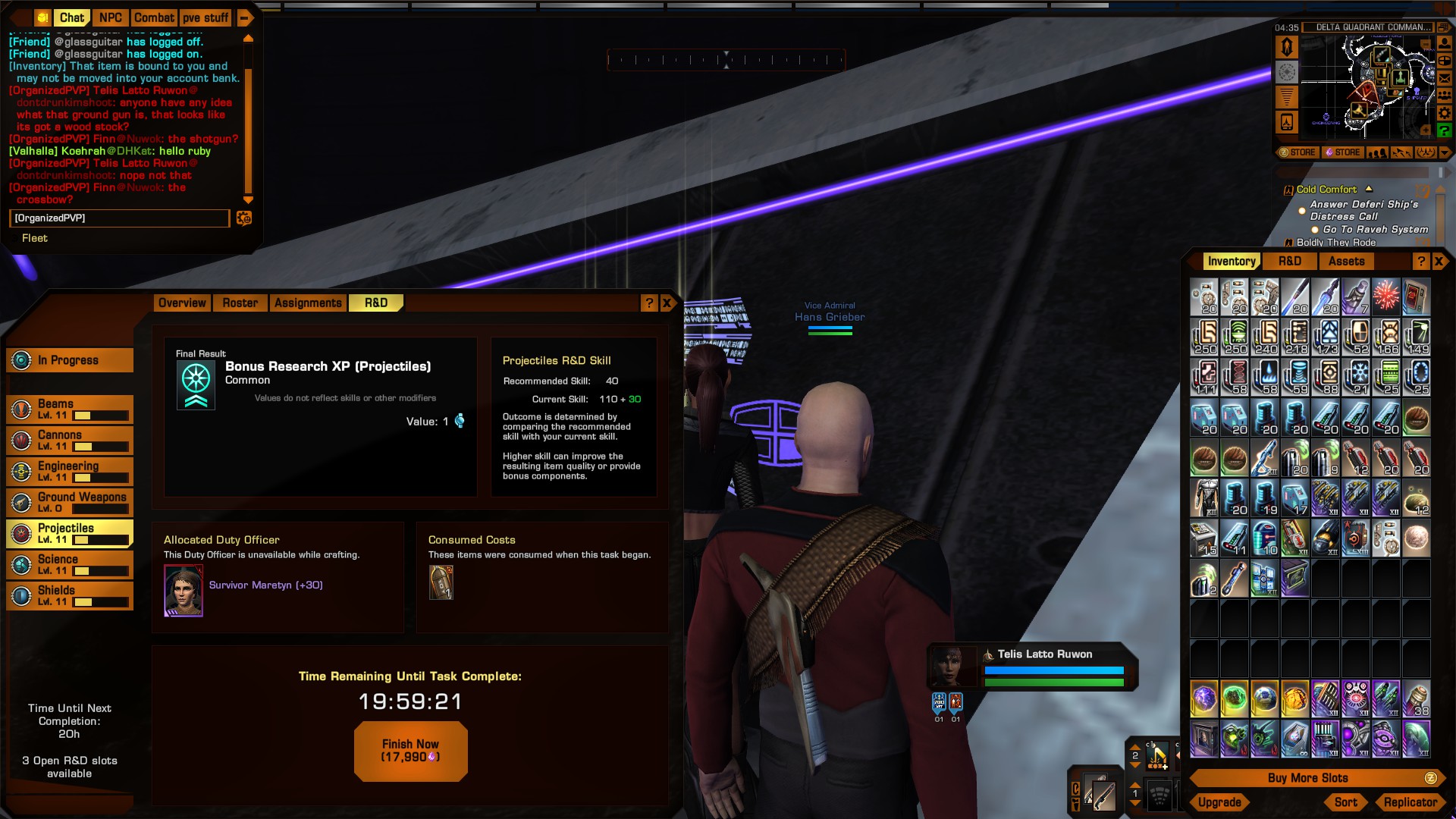Select Ground Weapons research school

(x=70, y=503)
